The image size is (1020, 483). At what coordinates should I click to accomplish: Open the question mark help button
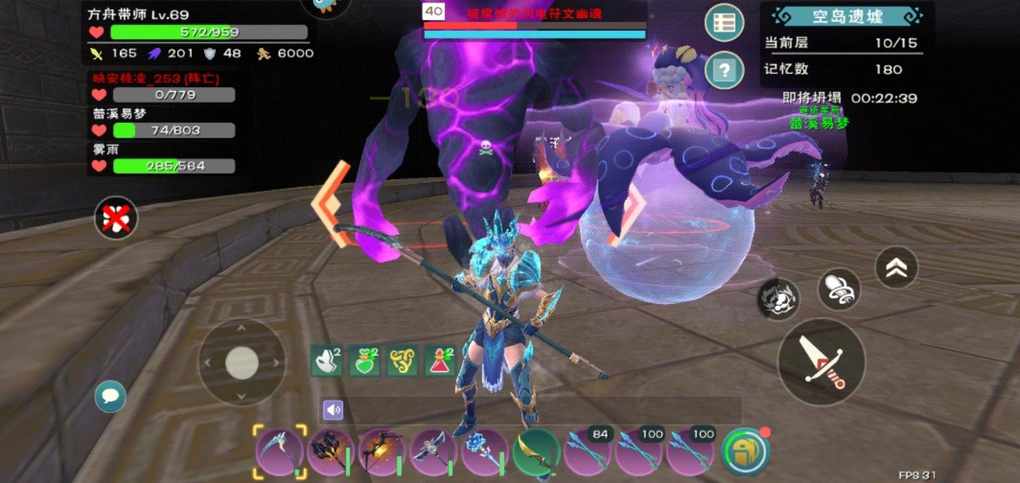(x=723, y=70)
